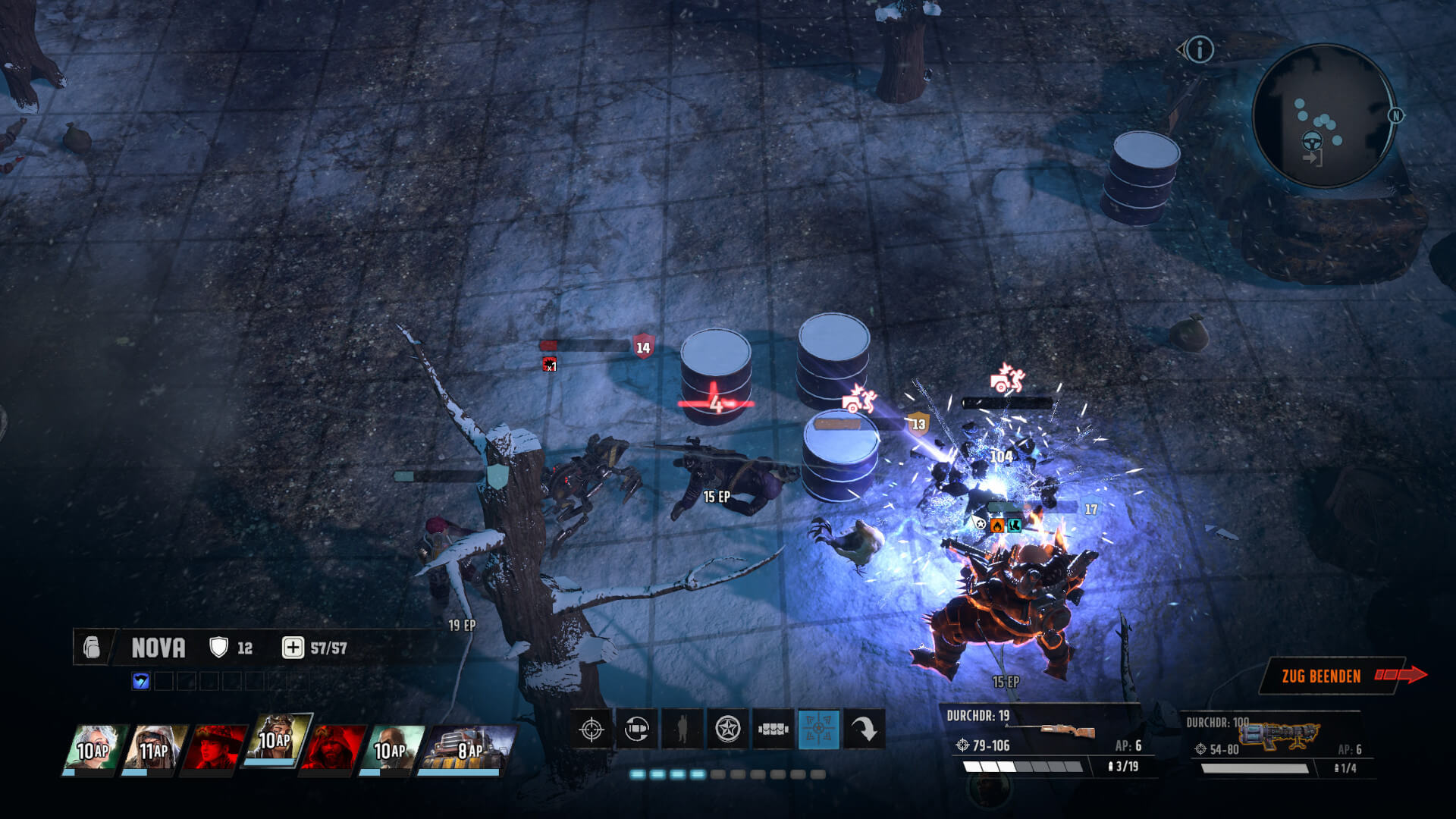Choose the hooded 11 AP squad portrait
1456x819 pixels.
(156, 749)
